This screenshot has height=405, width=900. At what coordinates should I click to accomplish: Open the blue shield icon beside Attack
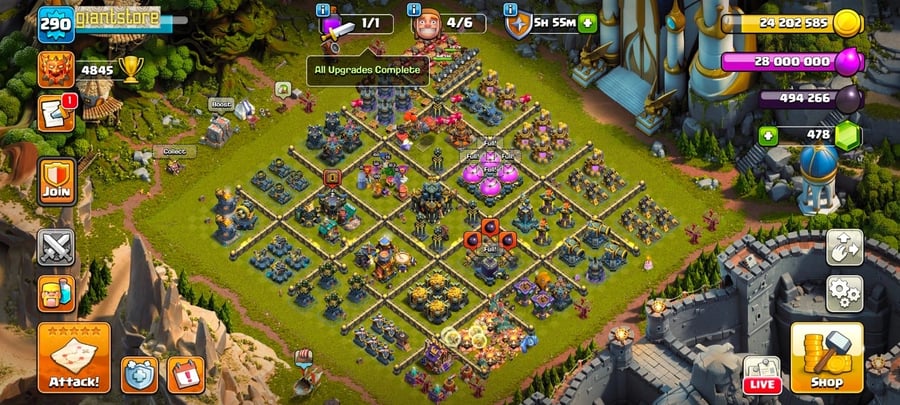click(139, 373)
